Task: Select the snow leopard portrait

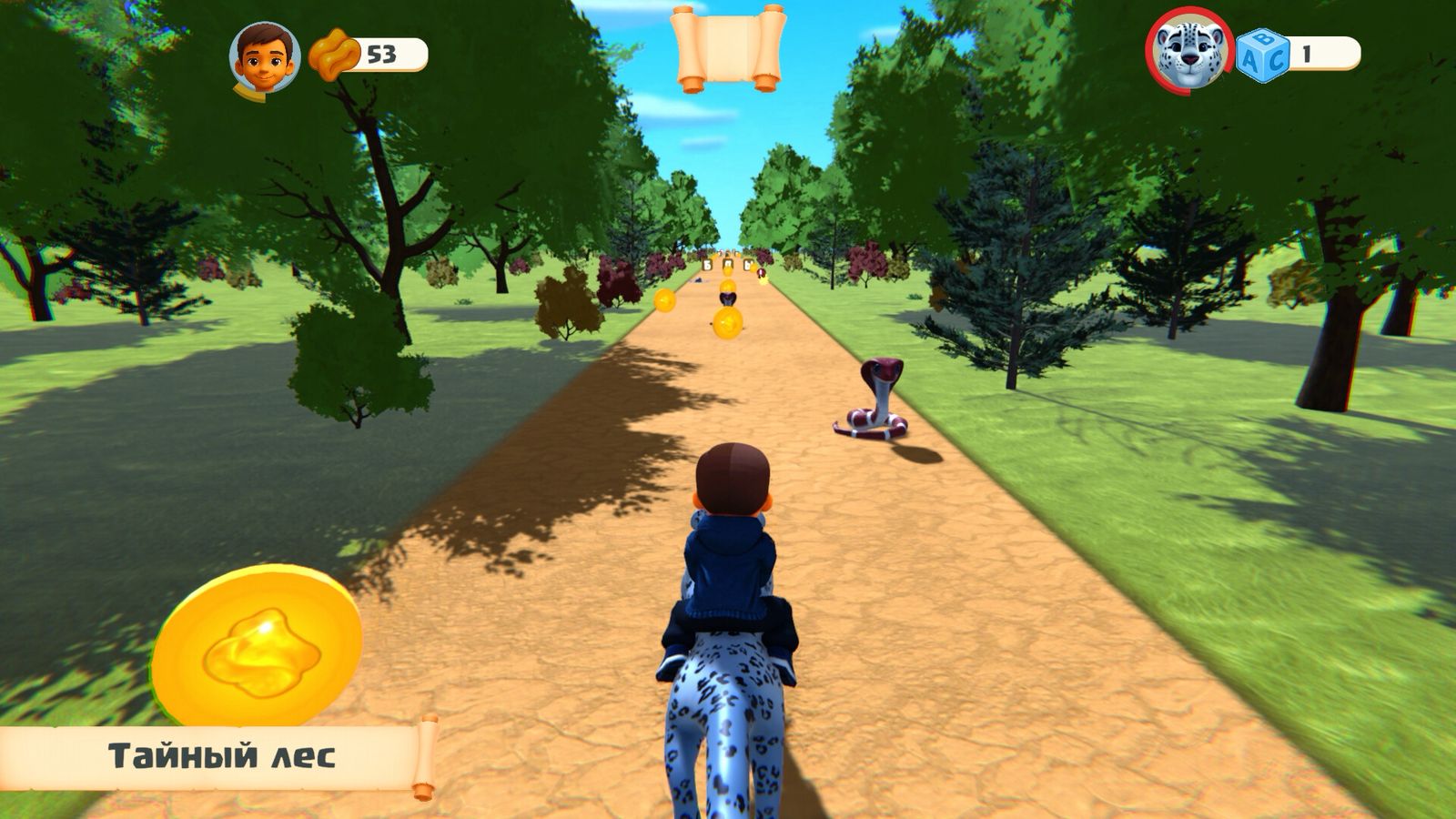Action: [x=1189, y=51]
